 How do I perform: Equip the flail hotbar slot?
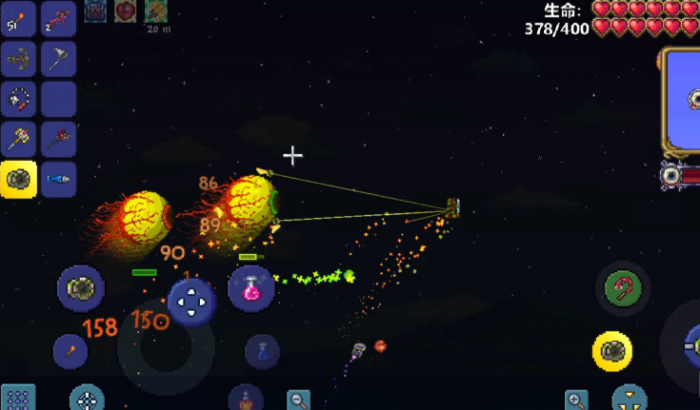pyautogui.click(x=19, y=99)
